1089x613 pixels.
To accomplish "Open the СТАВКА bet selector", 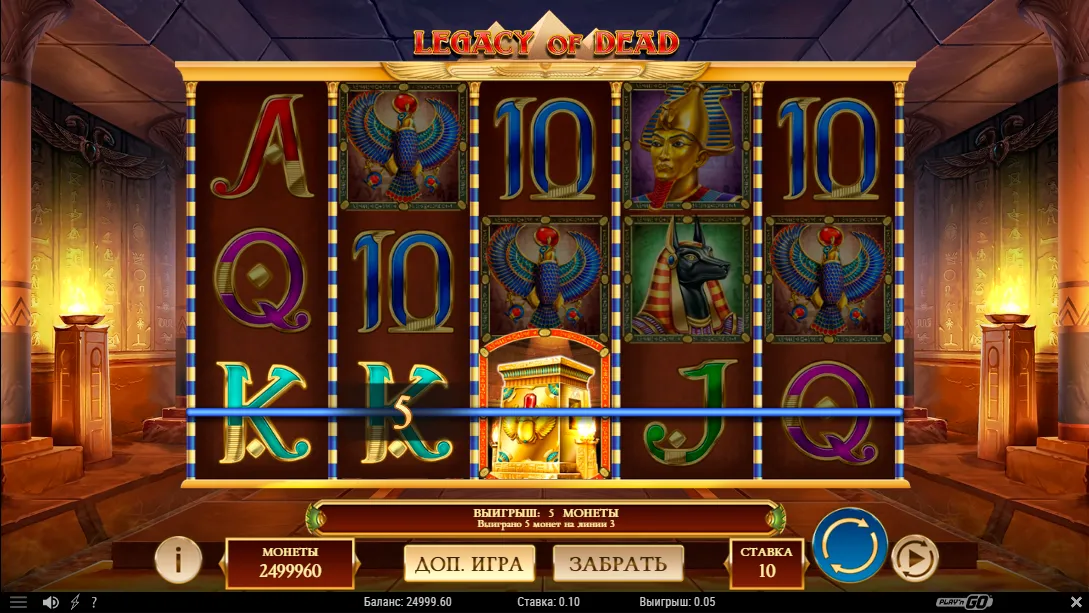I will click(x=767, y=563).
